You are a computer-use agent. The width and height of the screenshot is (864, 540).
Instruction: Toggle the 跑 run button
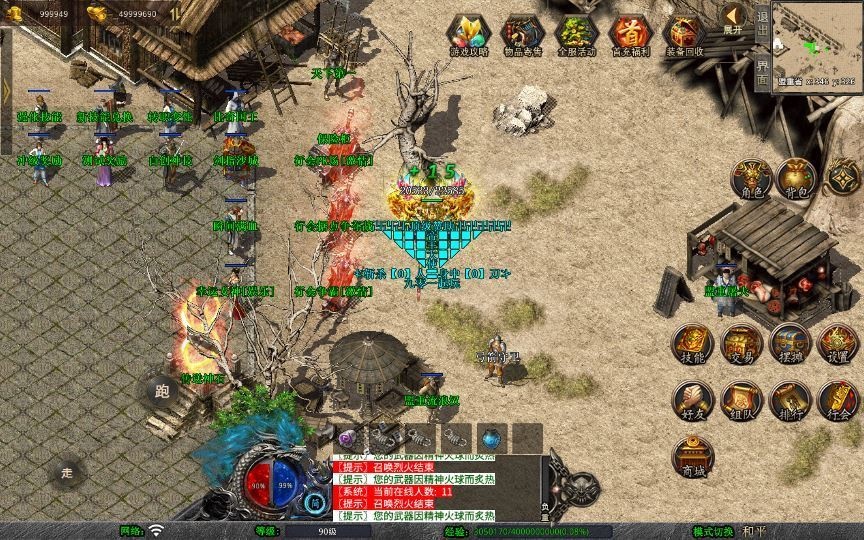(x=158, y=391)
